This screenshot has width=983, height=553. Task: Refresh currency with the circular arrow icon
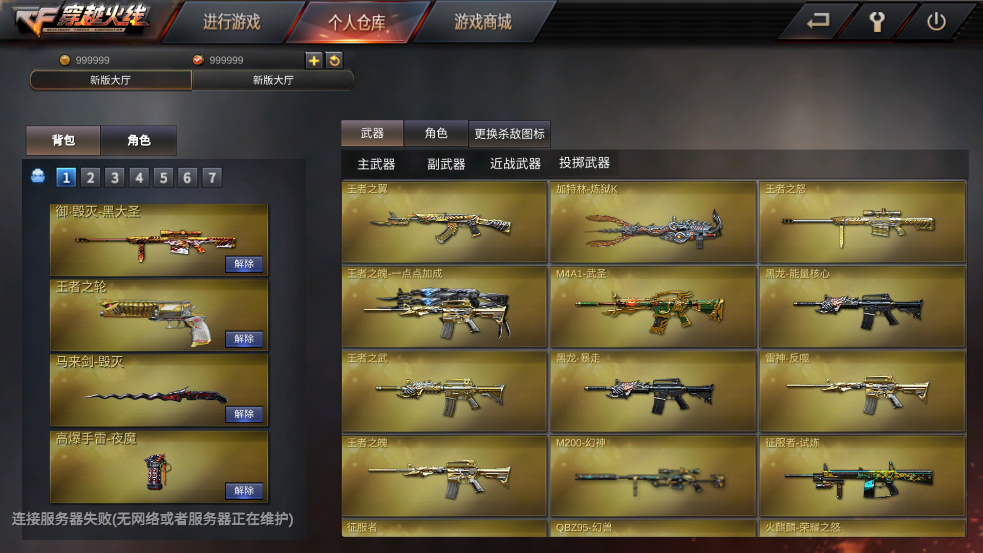(x=334, y=60)
